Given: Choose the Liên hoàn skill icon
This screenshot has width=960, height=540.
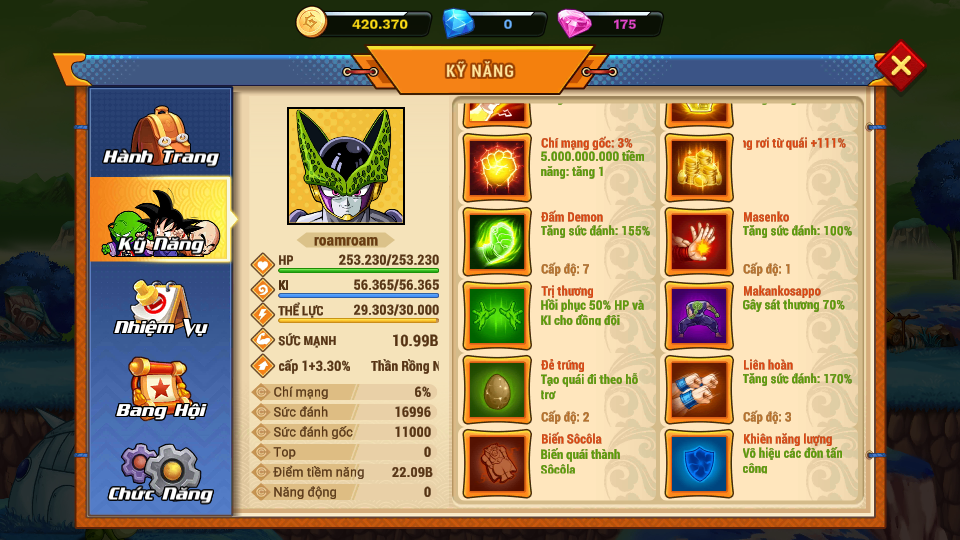Looking at the screenshot, I should point(699,389).
